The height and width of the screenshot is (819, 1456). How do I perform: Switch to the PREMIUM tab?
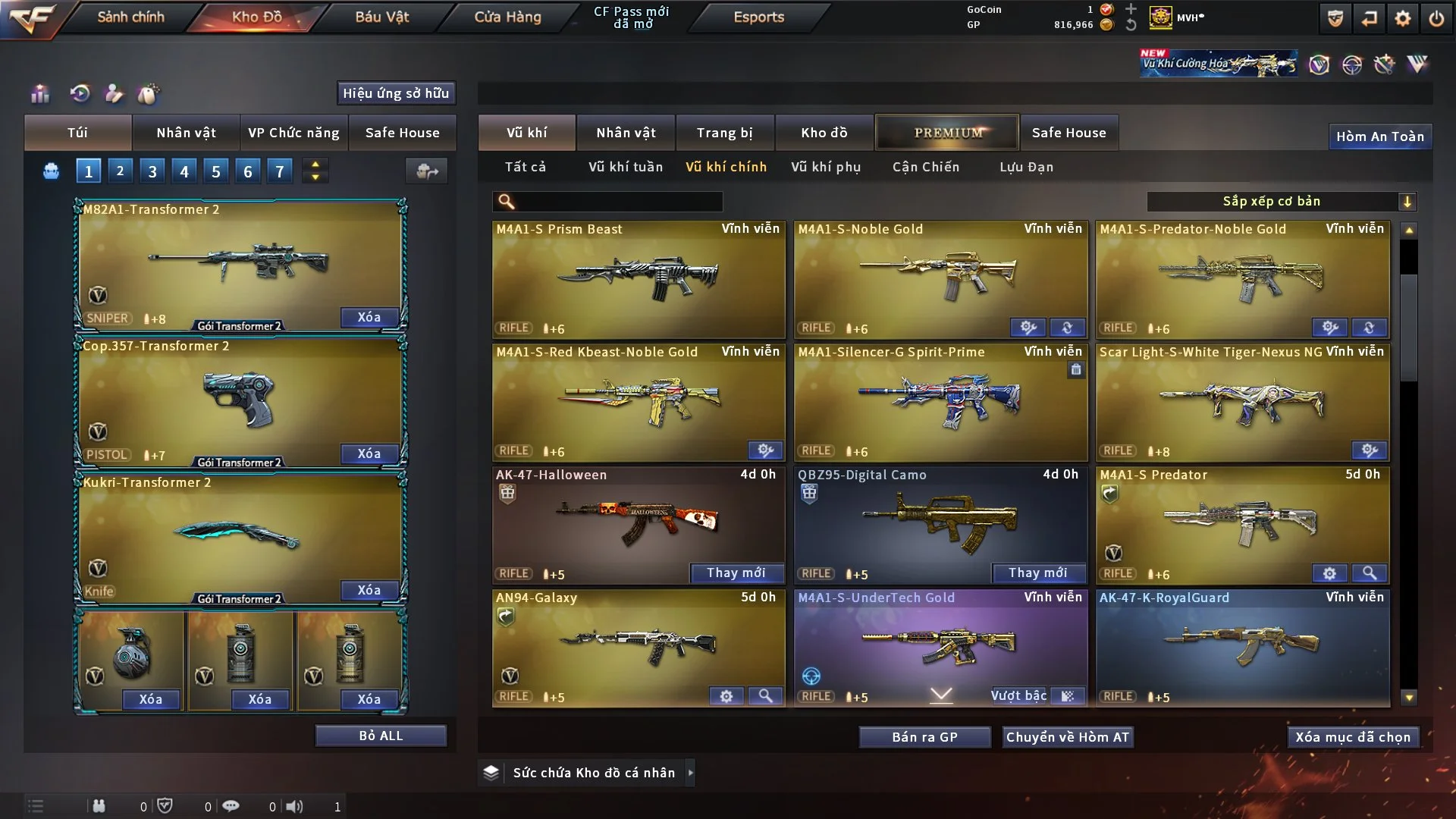(947, 133)
